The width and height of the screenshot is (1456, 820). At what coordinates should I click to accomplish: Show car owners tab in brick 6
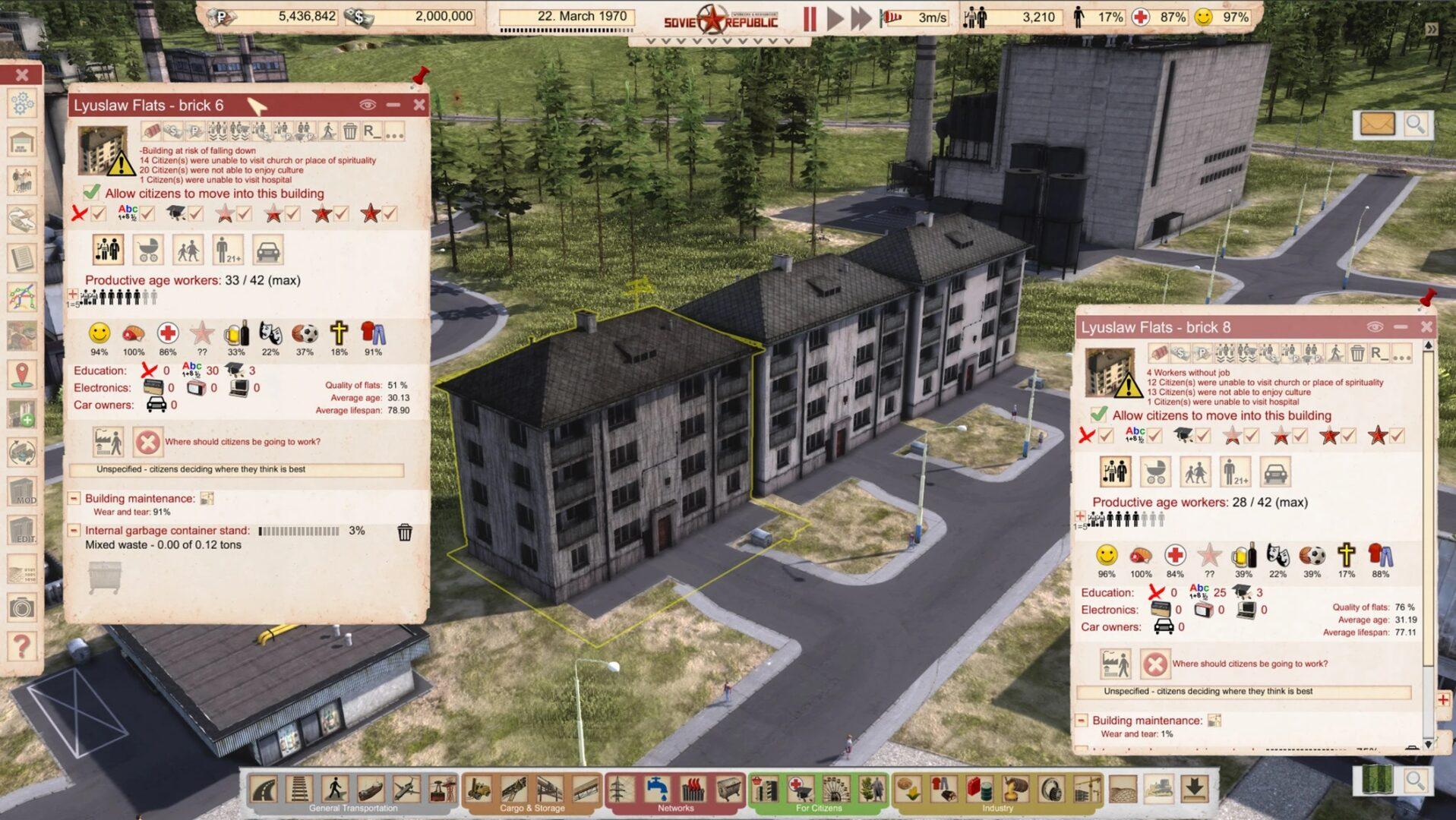click(267, 250)
